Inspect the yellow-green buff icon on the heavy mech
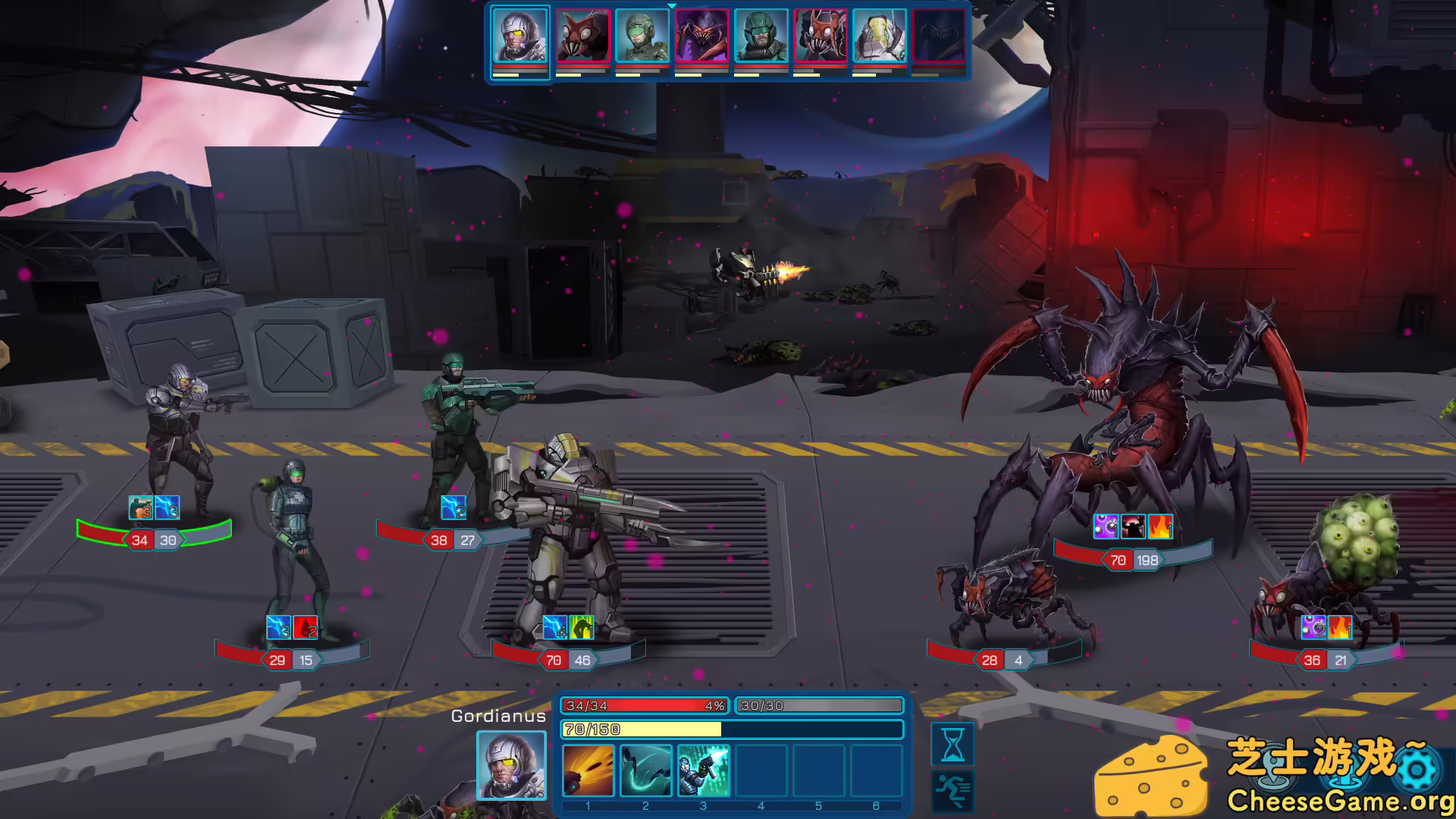This screenshot has height=819, width=1456. (x=582, y=628)
